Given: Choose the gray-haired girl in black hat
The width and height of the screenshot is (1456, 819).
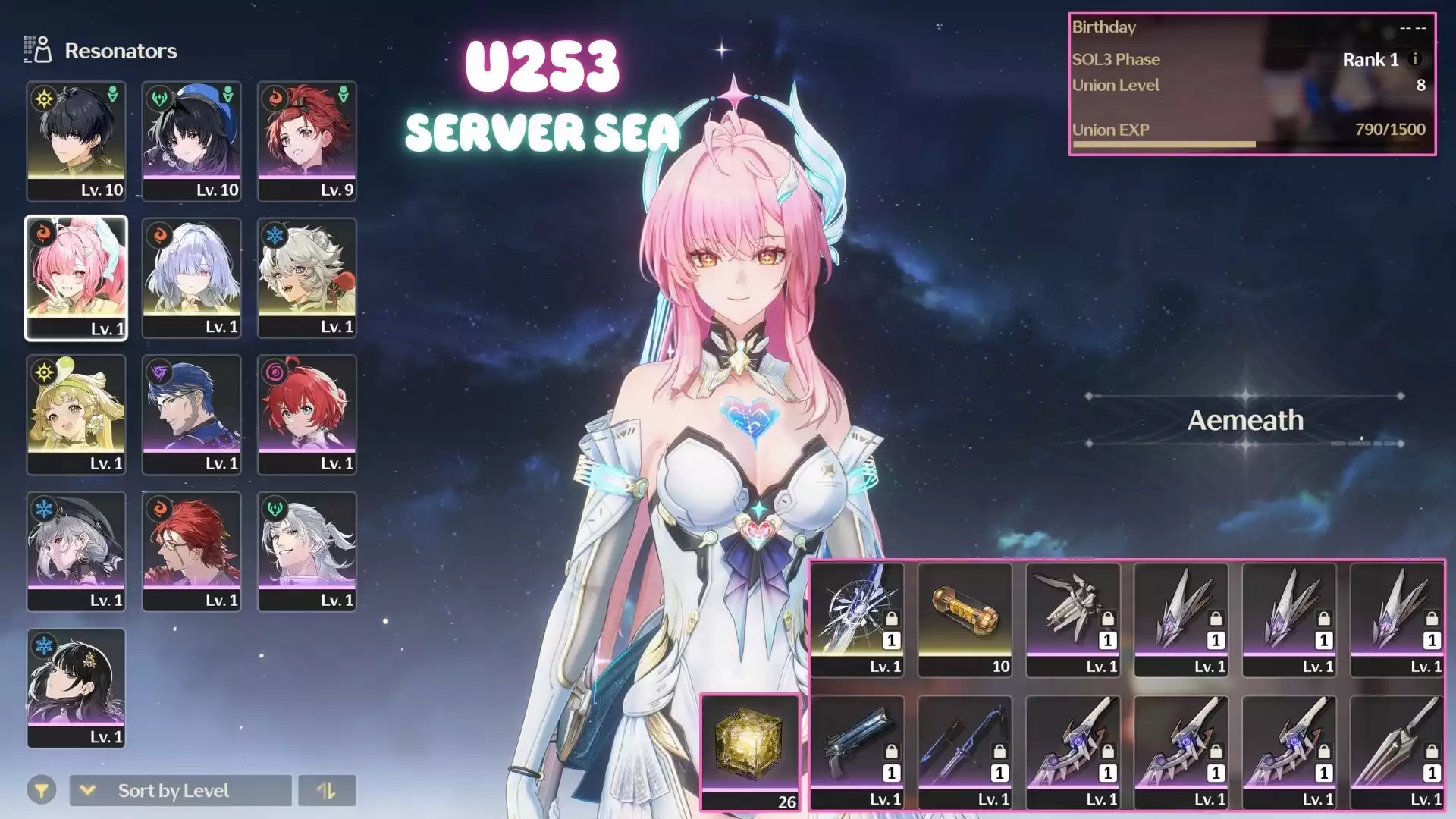Looking at the screenshot, I should 76,551.
